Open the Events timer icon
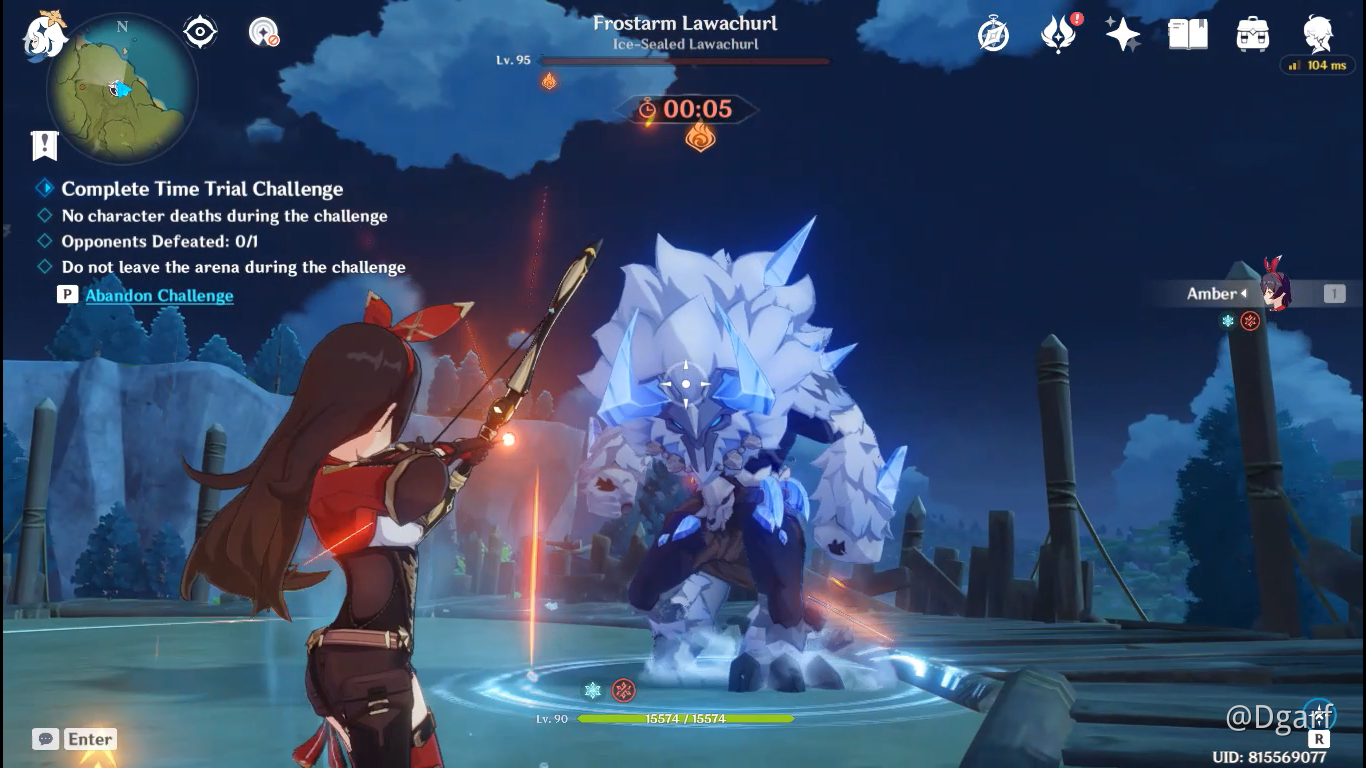The width and height of the screenshot is (1366, 768). click(994, 33)
